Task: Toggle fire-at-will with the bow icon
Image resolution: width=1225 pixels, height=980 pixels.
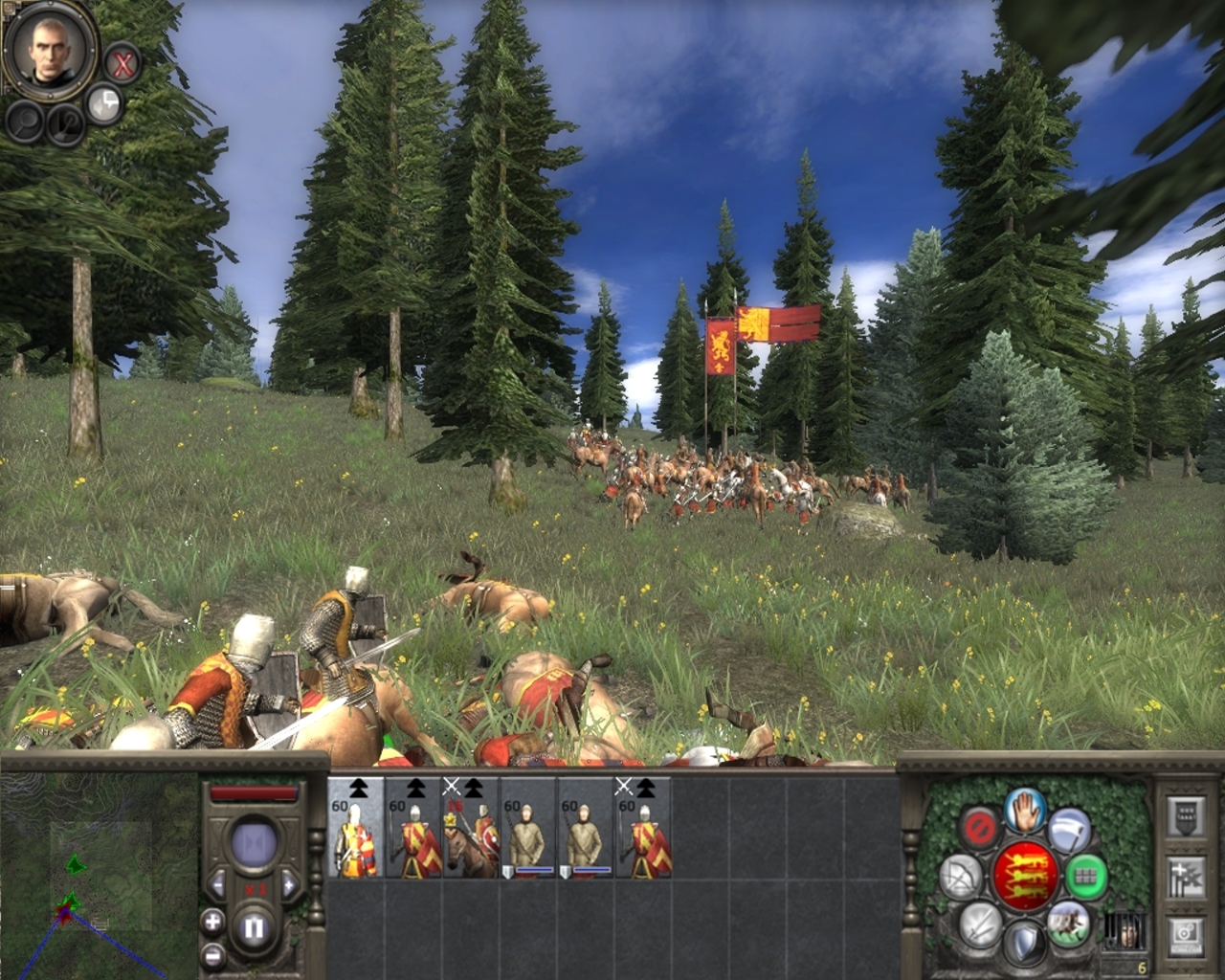Action: pos(960,876)
